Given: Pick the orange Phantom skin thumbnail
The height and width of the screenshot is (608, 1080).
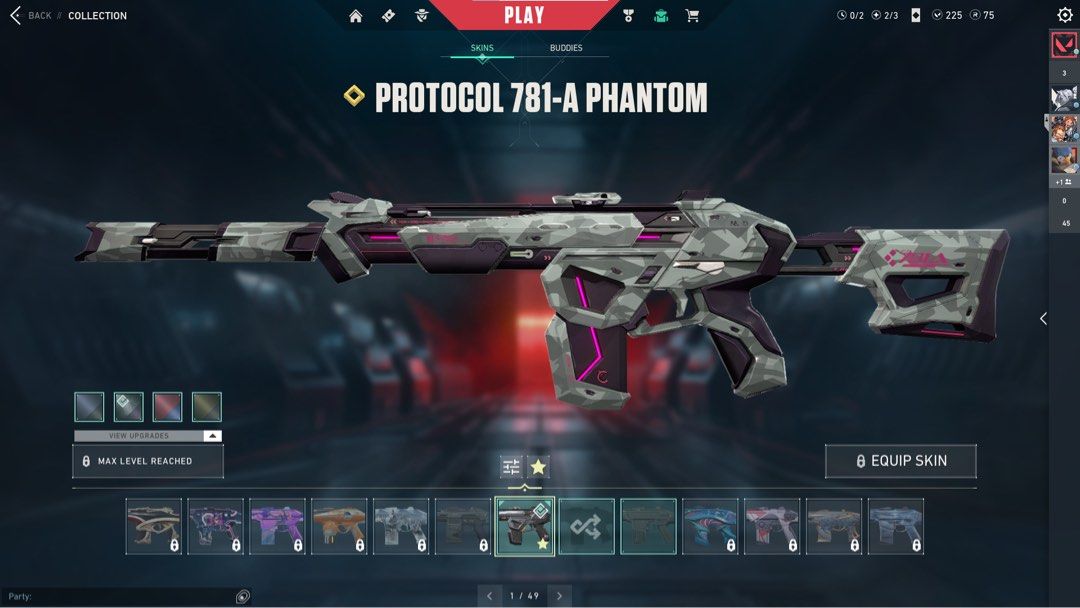Looking at the screenshot, I should pyautogui.click(x=339, y=527).
